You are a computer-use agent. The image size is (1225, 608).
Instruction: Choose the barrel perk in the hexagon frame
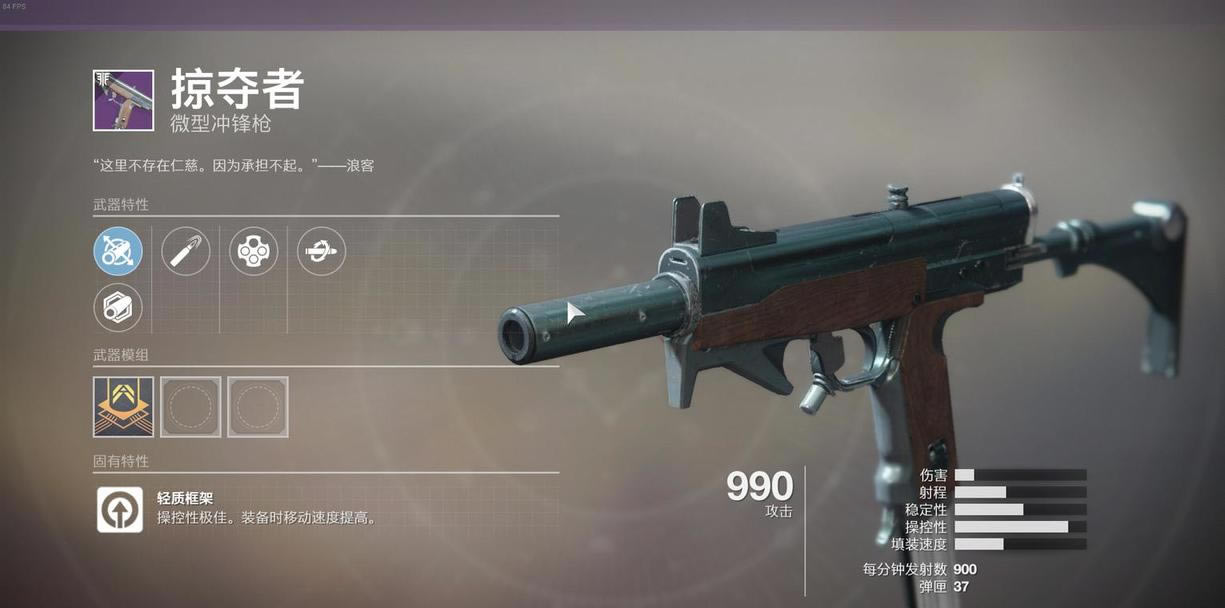click(118, 307)
